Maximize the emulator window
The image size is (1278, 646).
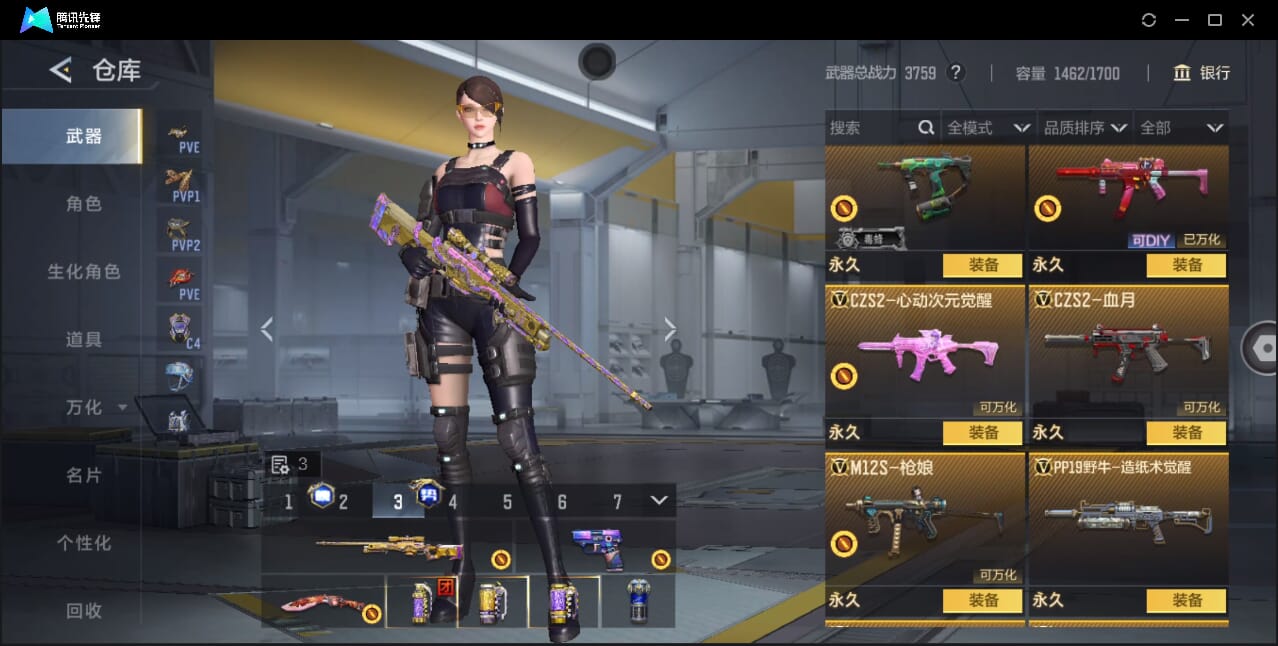1215,20
